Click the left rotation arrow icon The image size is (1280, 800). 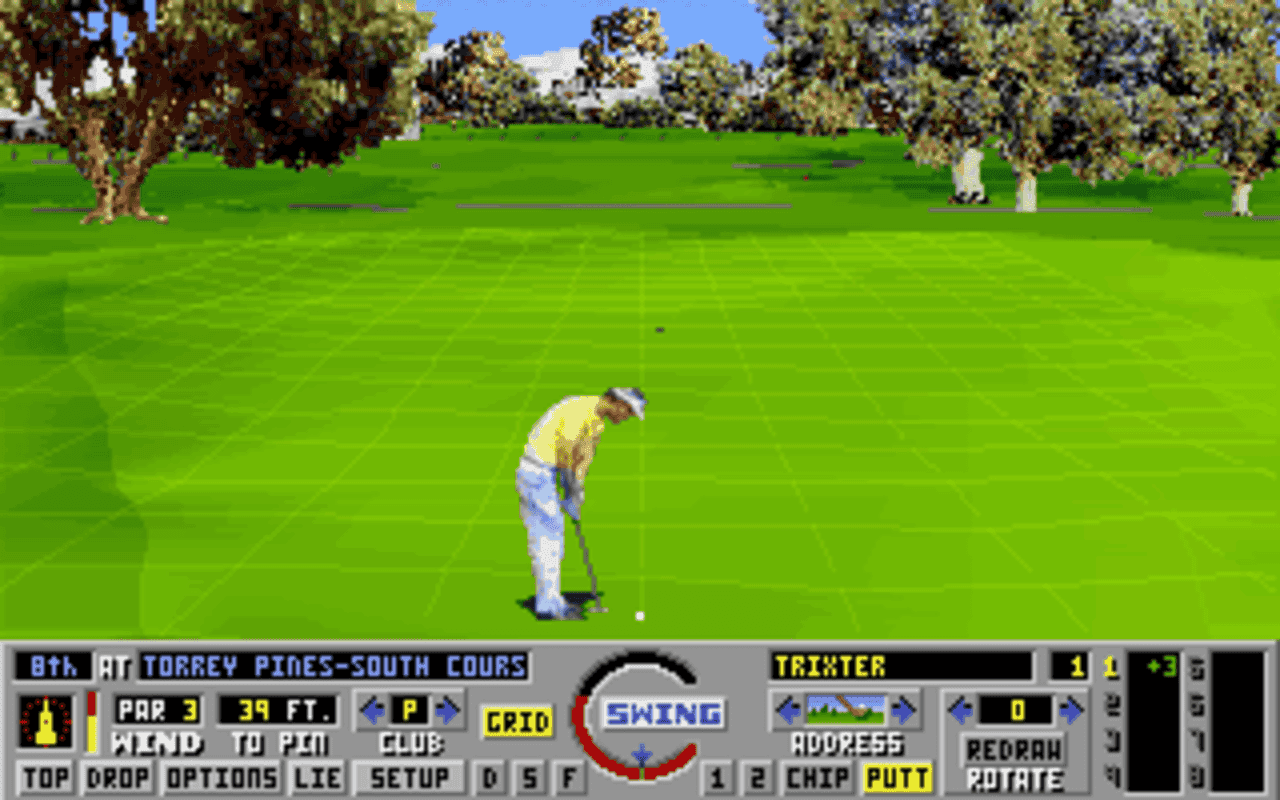pos(962,712)
